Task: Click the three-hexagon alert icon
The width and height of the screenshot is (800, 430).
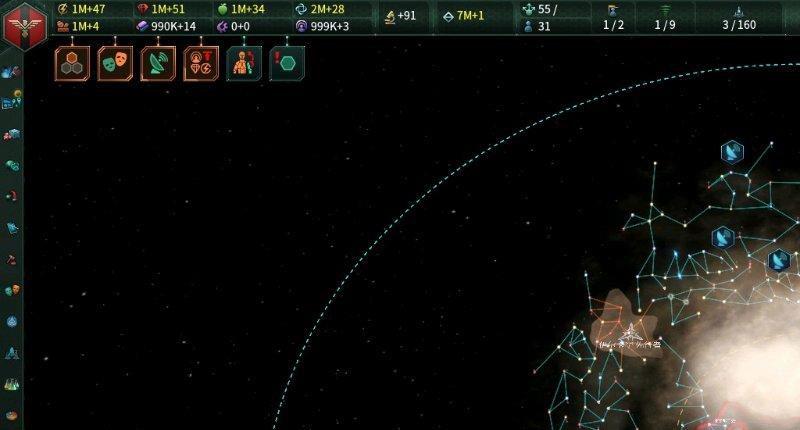Action: [x=72, y=63]
